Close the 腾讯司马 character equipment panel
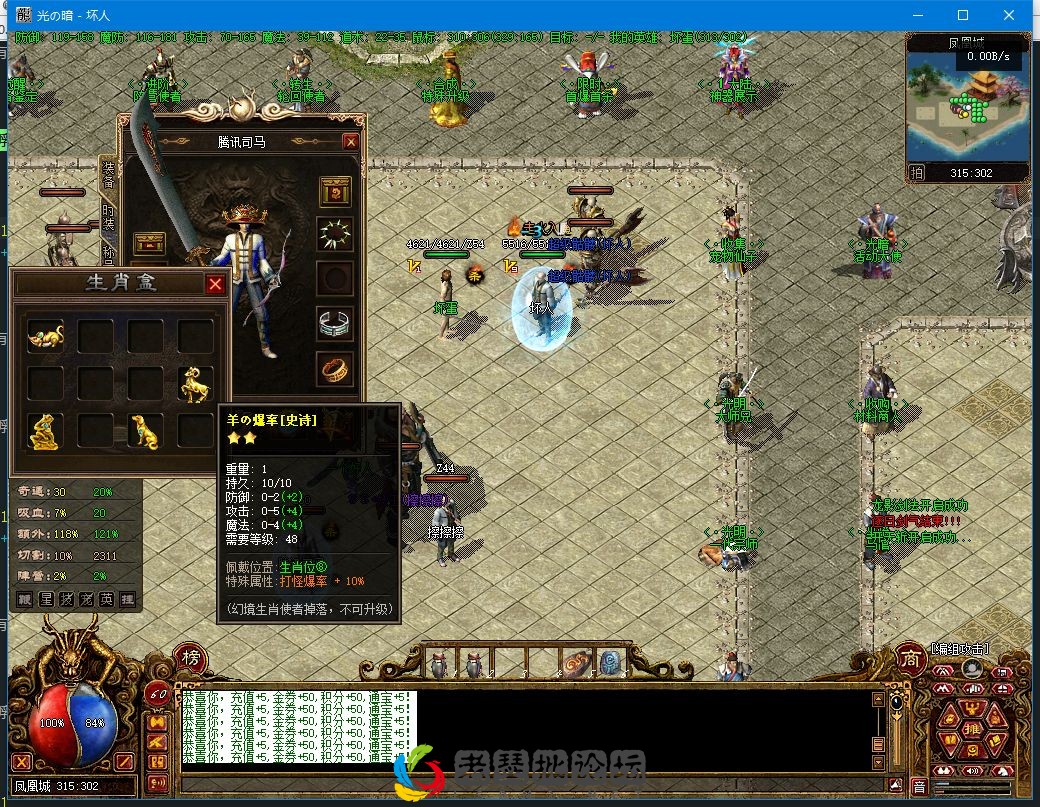The width and height of the screenshot is (1040, 807). pos(351,142)
